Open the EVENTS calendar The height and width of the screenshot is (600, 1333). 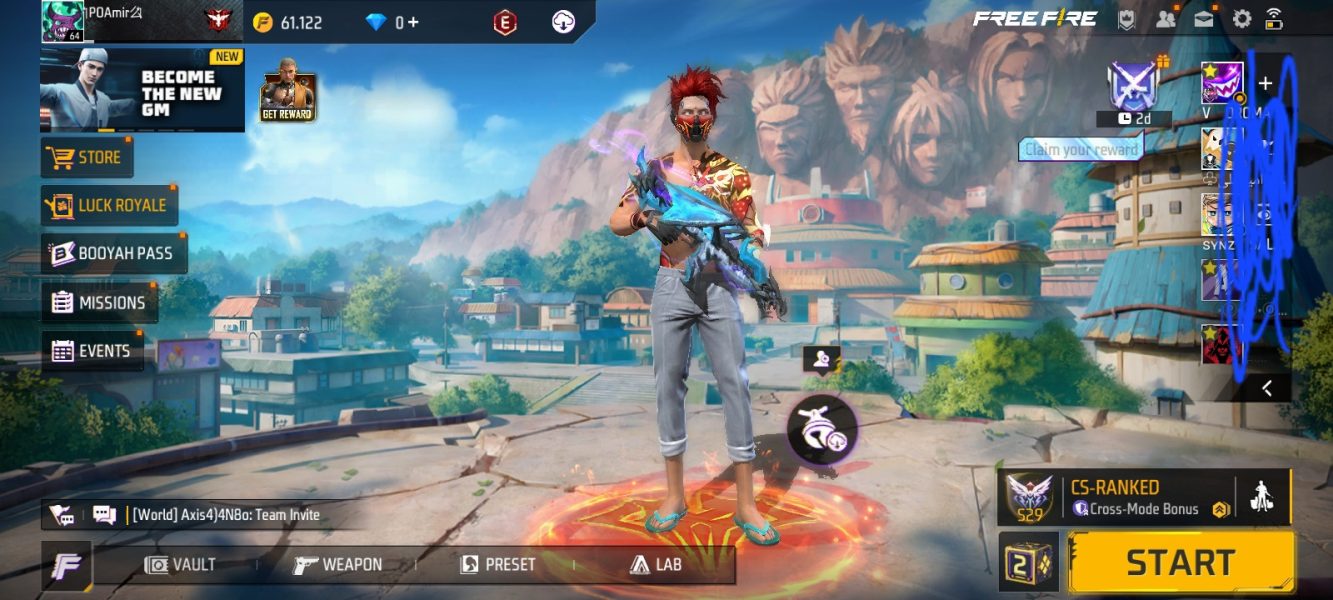click(92, 351)
